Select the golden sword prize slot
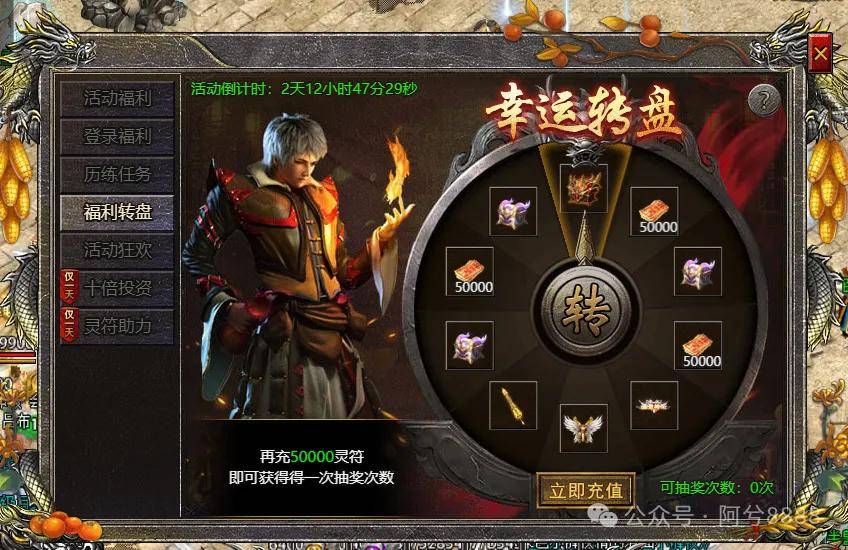The height and width of the screenshot is (550, 848). [x=513, y=405]
